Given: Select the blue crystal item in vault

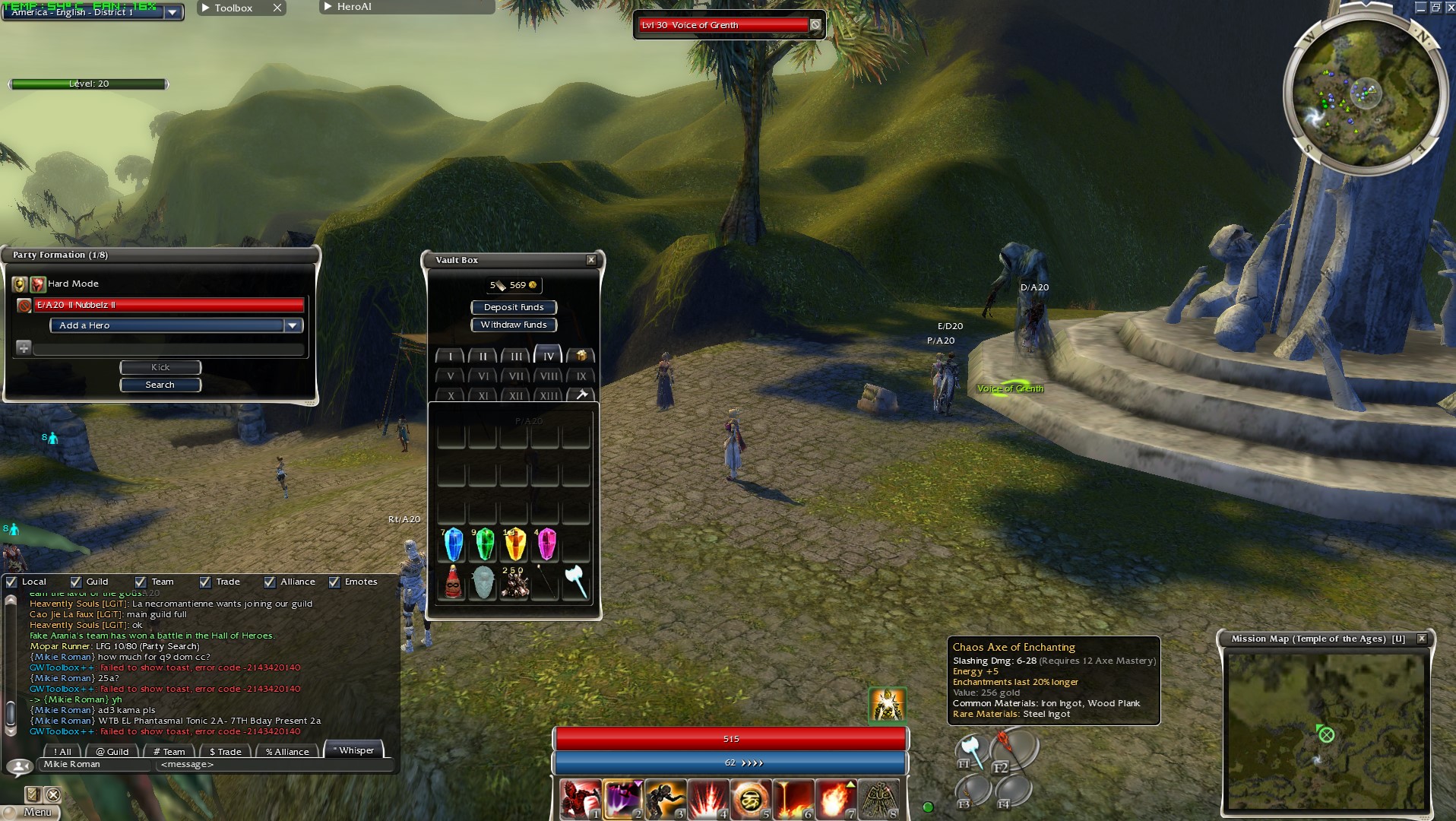Looking at the screenshot, I should click(x=453, y=544).
